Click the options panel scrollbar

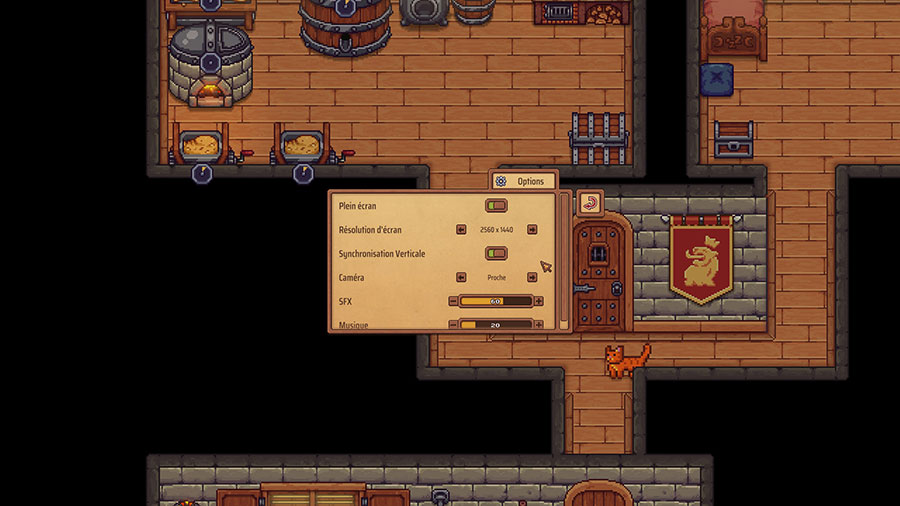(x=564, y=260)
